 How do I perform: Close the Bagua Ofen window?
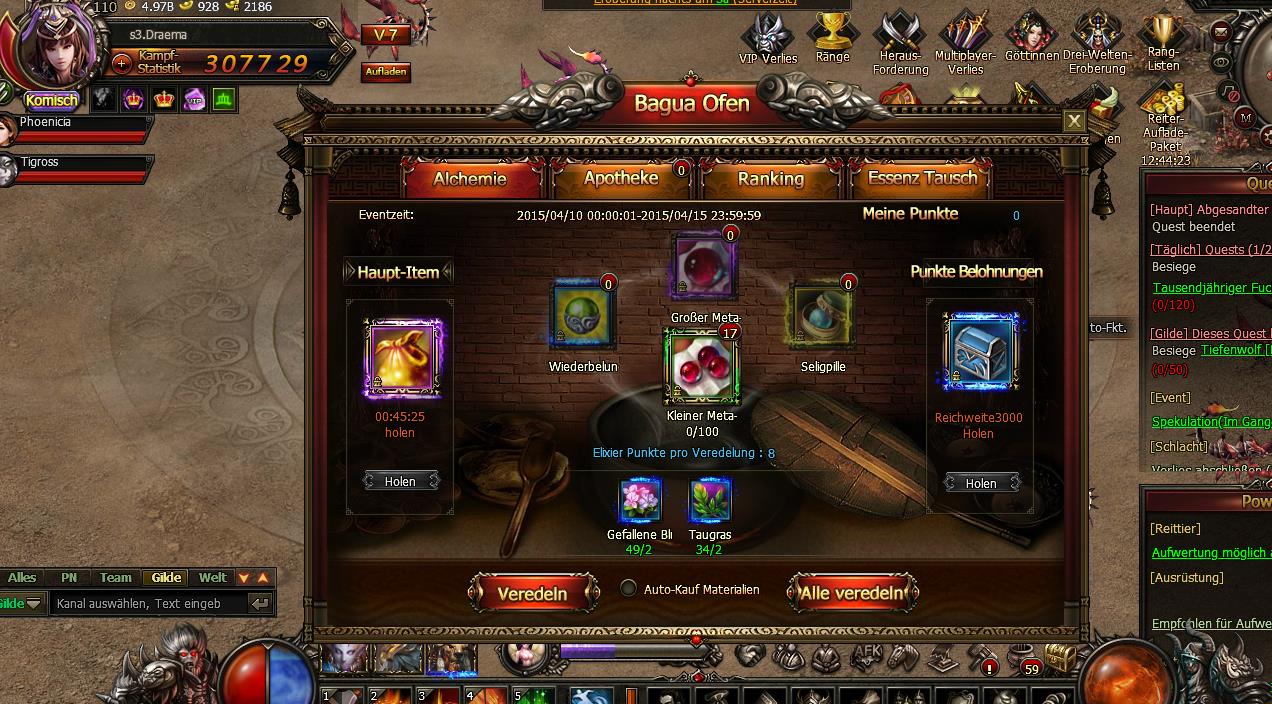(1074, 121)
